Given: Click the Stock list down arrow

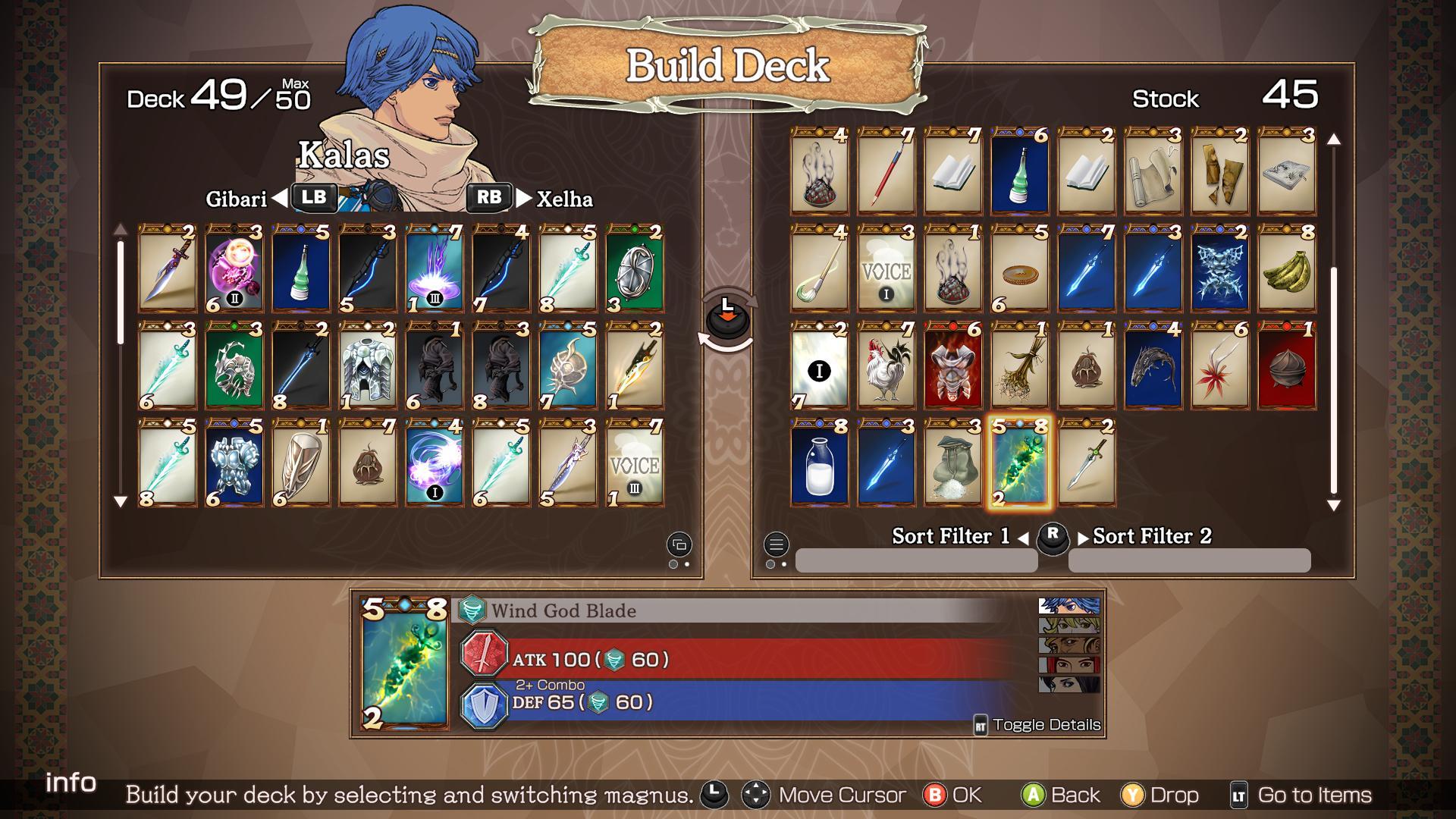Looking at the screenshot, I should pos(1334,505).
